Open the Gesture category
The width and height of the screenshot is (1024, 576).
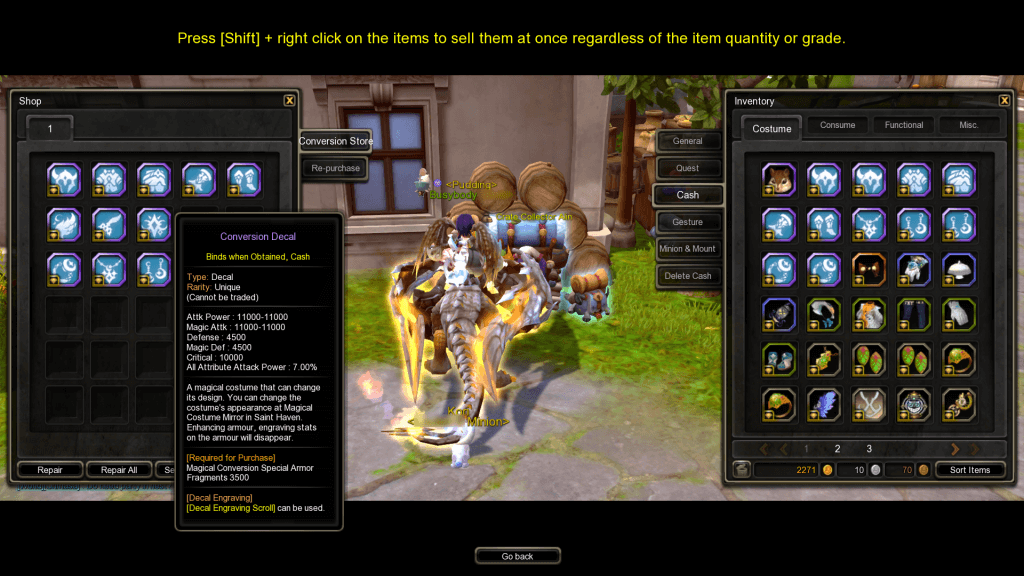pos(687,222)
